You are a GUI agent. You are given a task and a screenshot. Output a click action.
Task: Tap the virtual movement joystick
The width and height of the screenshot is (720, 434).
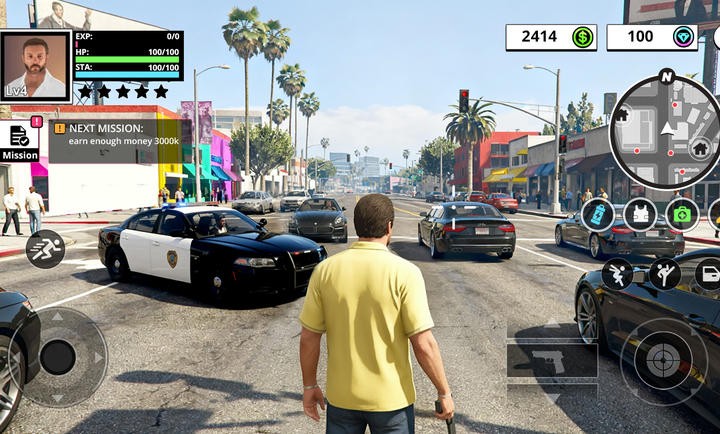pos(58,357)
